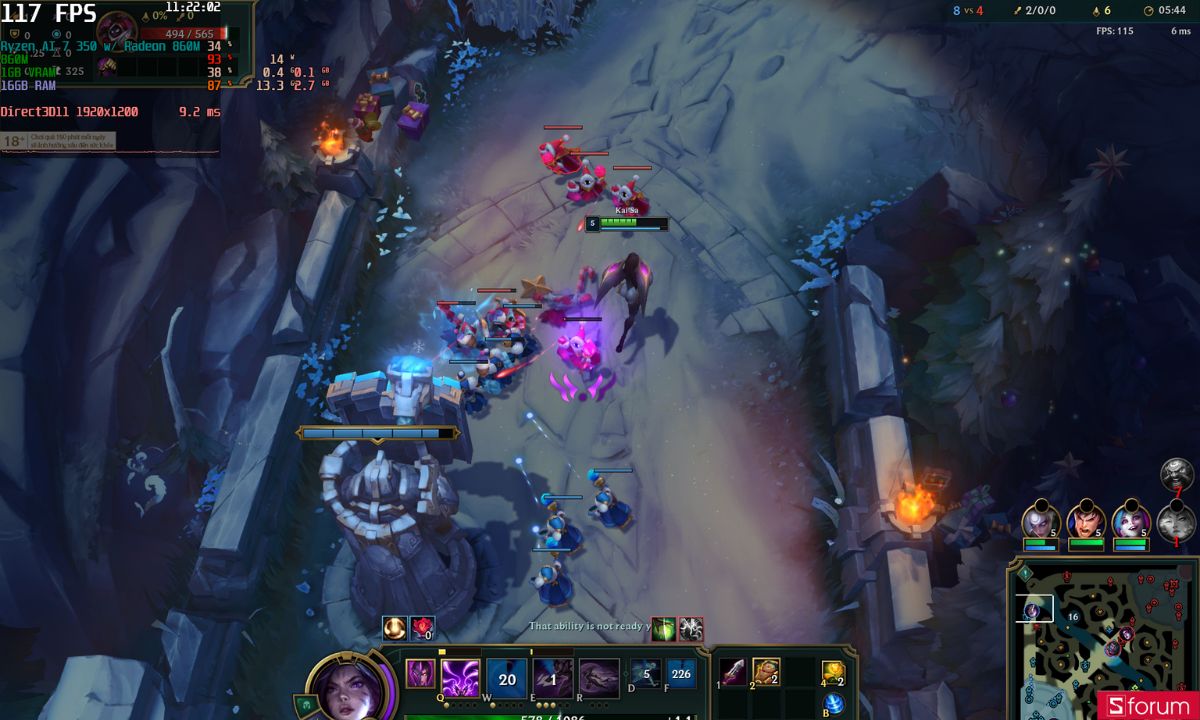
Task: Use the E ability with 1 second cooldown
Action: pyautogui.click(x=552, y=678)
